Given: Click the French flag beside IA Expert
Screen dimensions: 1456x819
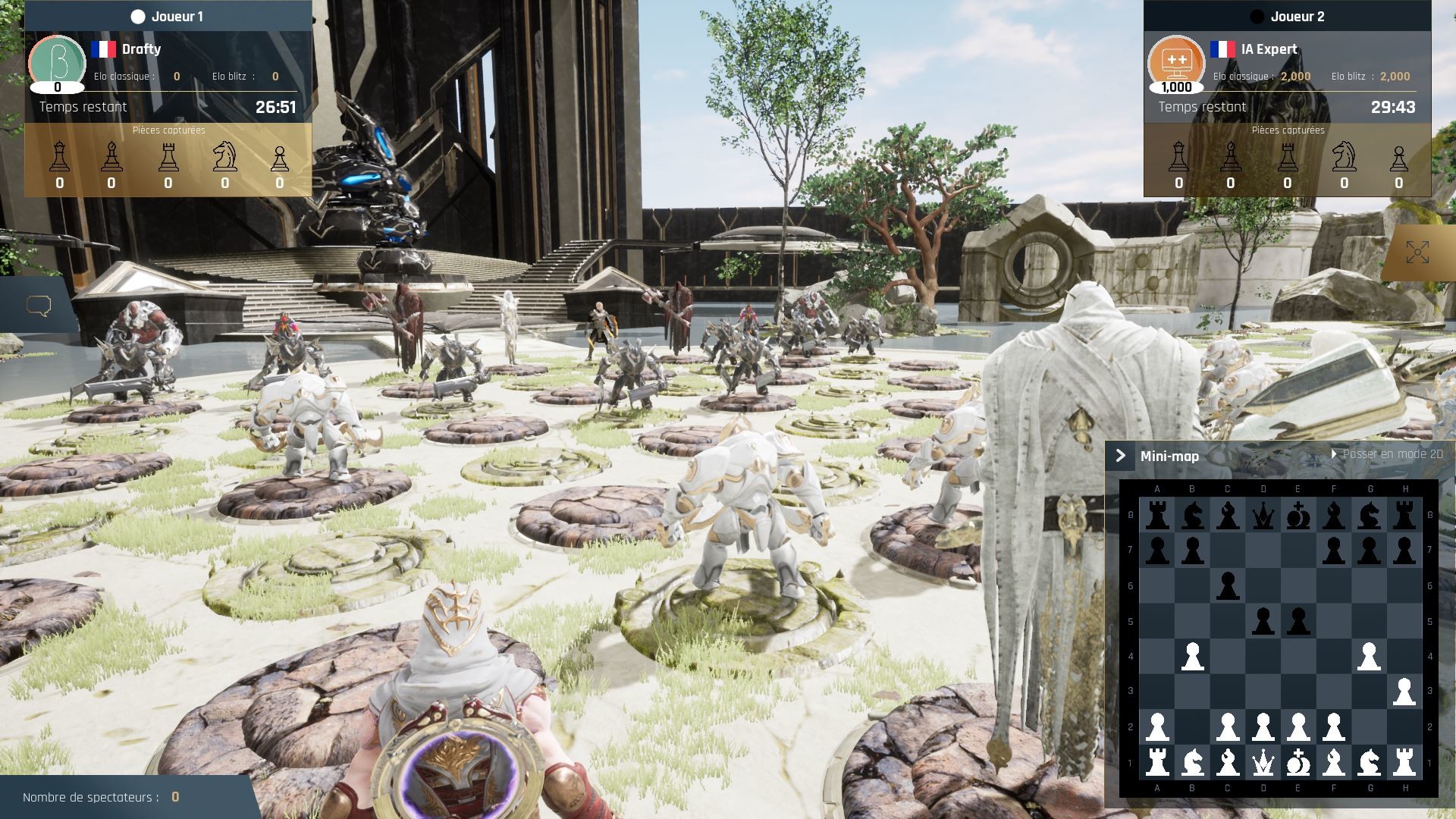Looking at the screenshot, I should pos(1222,49).
